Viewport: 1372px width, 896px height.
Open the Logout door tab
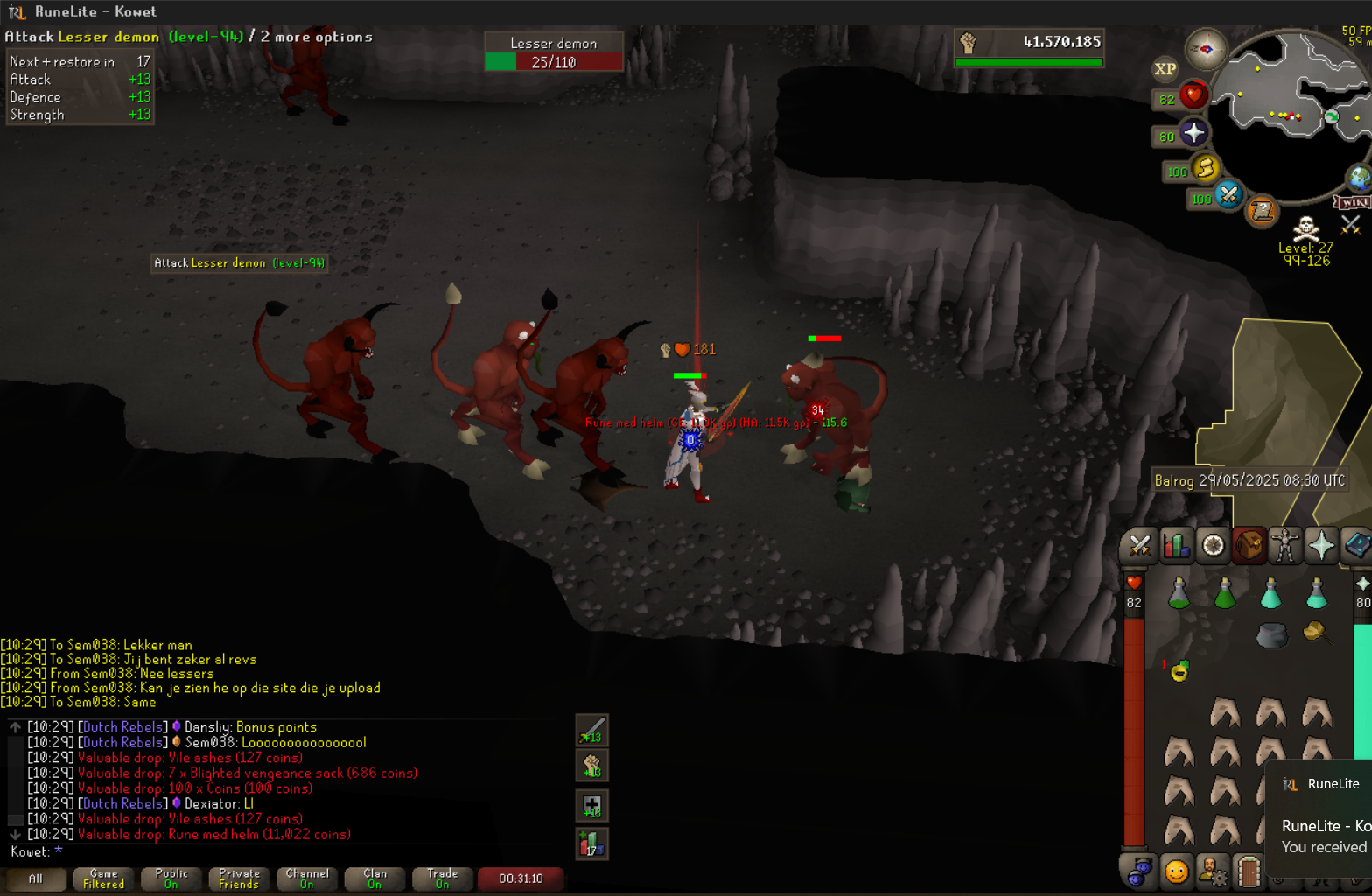click(x=1249, y=871)
